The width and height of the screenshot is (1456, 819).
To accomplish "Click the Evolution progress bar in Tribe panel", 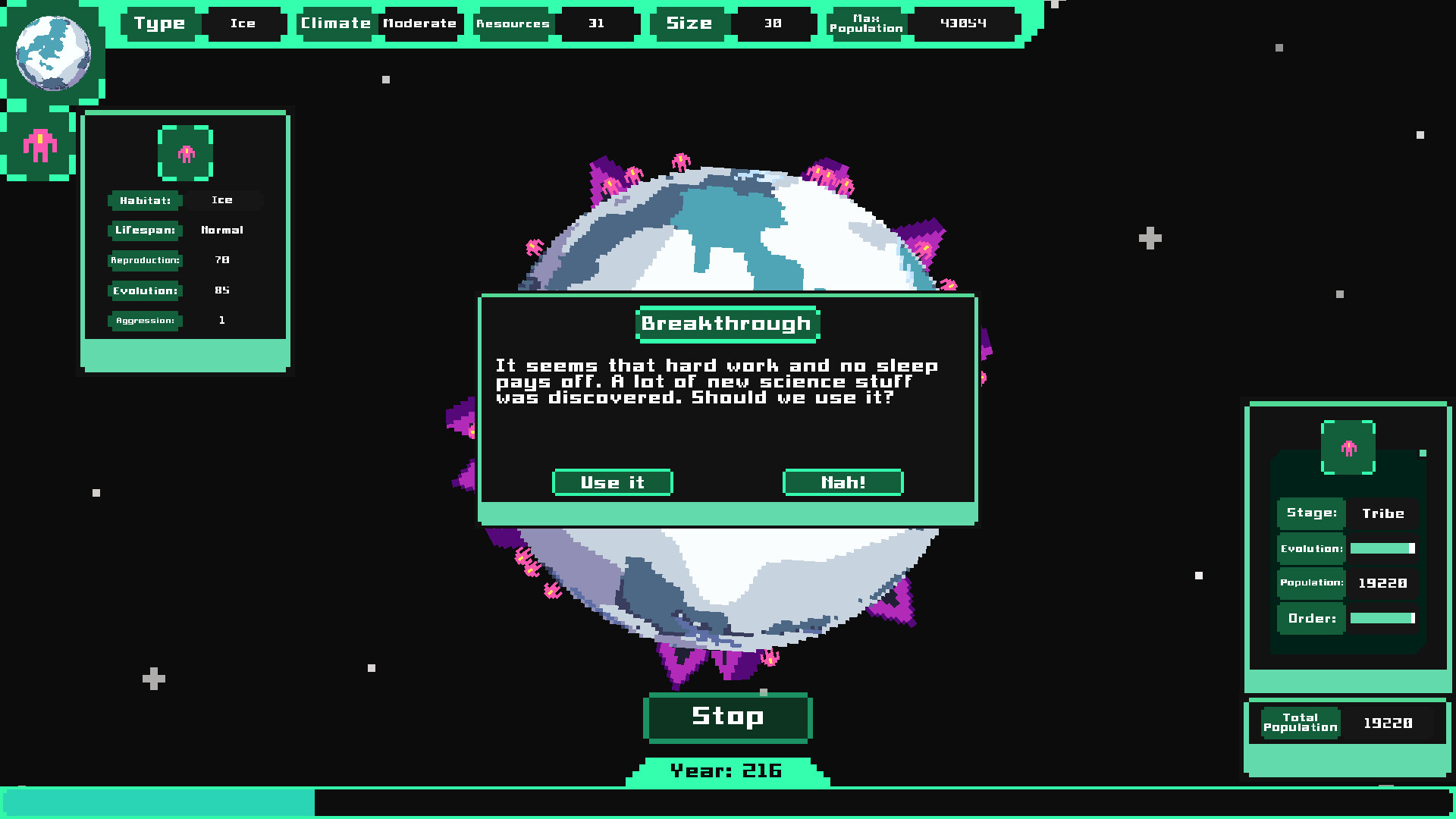I will 1383,548.
